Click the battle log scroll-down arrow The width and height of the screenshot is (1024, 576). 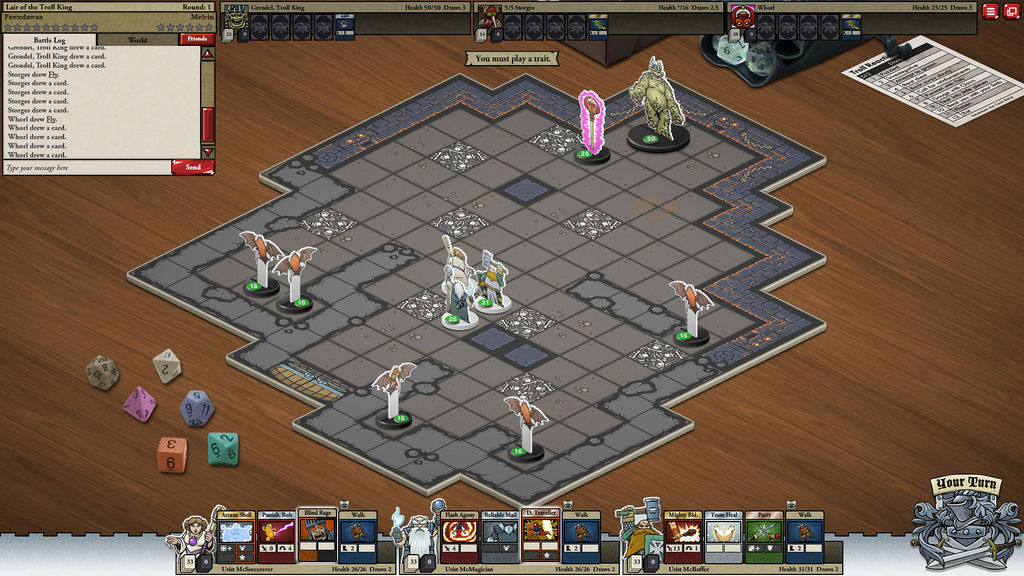[208, 151]
